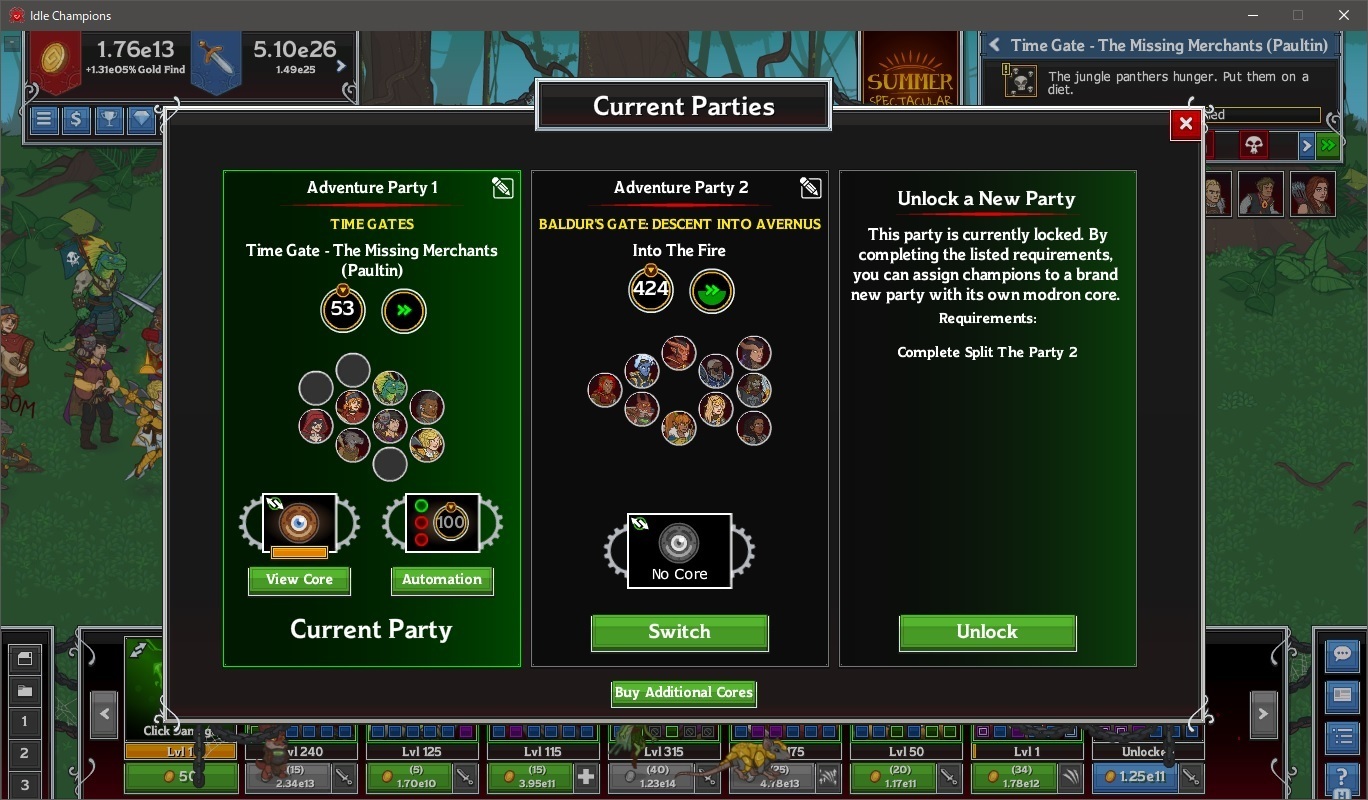Toggle Party 1 auto-progress arrows
The width and height of the screenshot is (1368, 800).
(x=404, y=311)
